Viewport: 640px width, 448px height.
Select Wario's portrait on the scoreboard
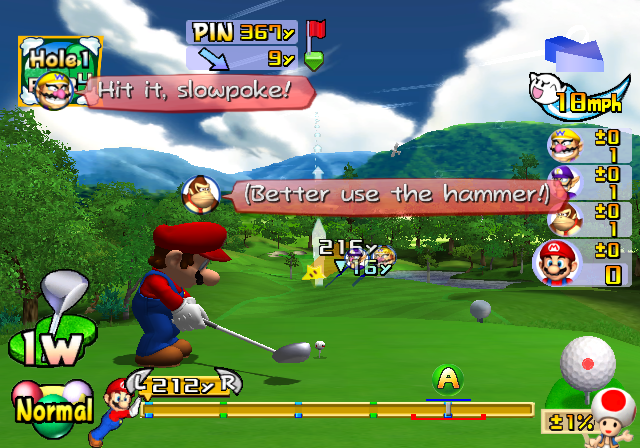[x=563, y=146]
